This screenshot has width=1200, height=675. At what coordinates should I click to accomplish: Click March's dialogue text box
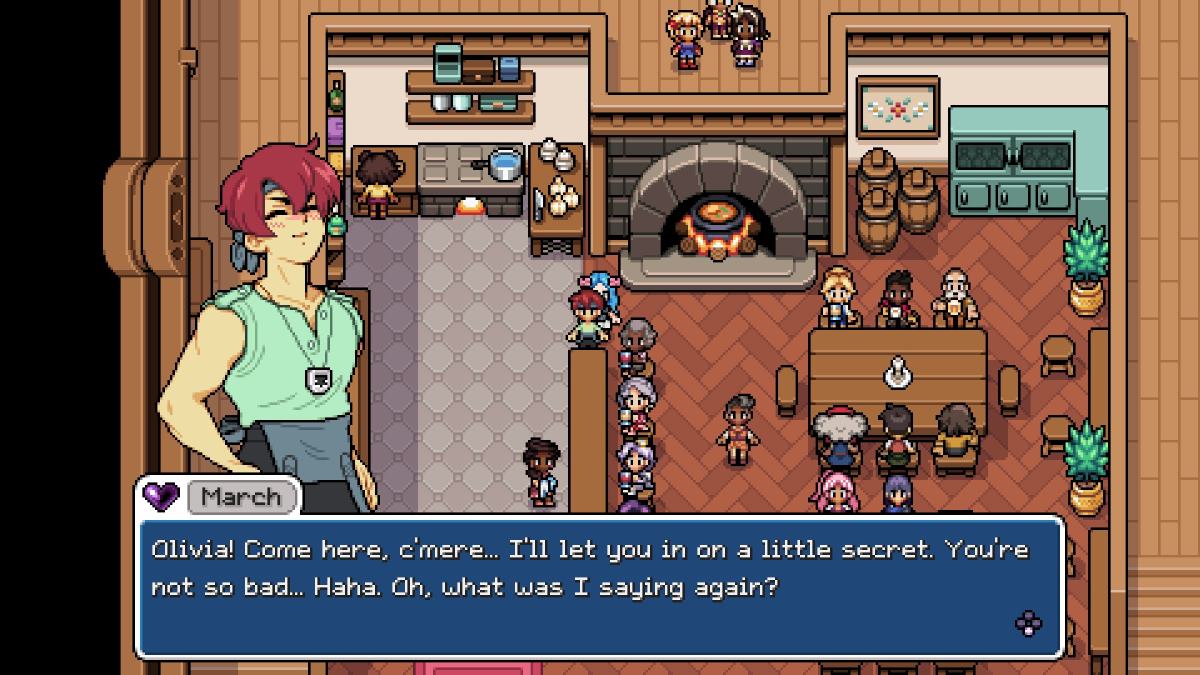[x=600, y=586]
